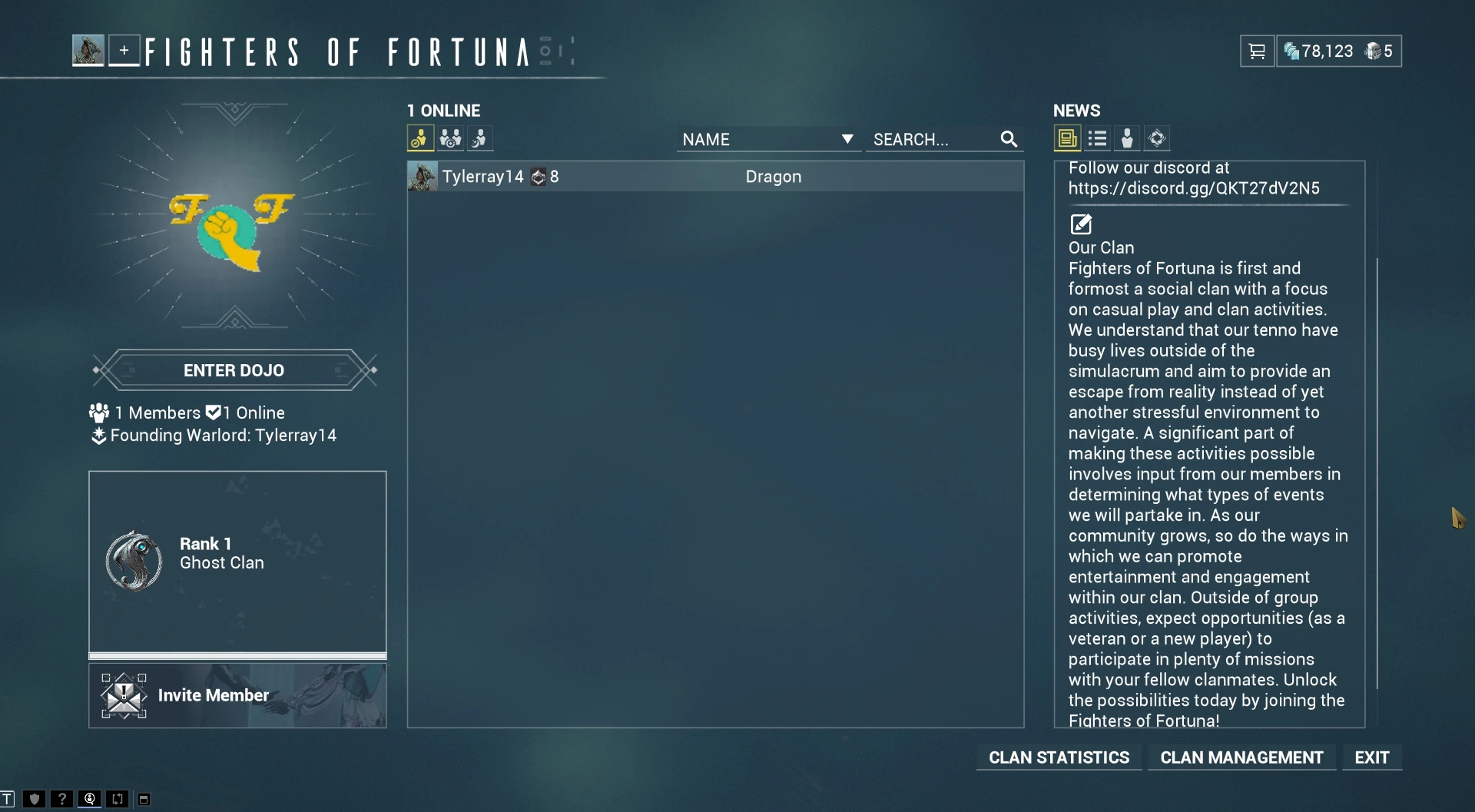
Task: Select the clan emblem icon in News panel
Action: pos(1156,138)
